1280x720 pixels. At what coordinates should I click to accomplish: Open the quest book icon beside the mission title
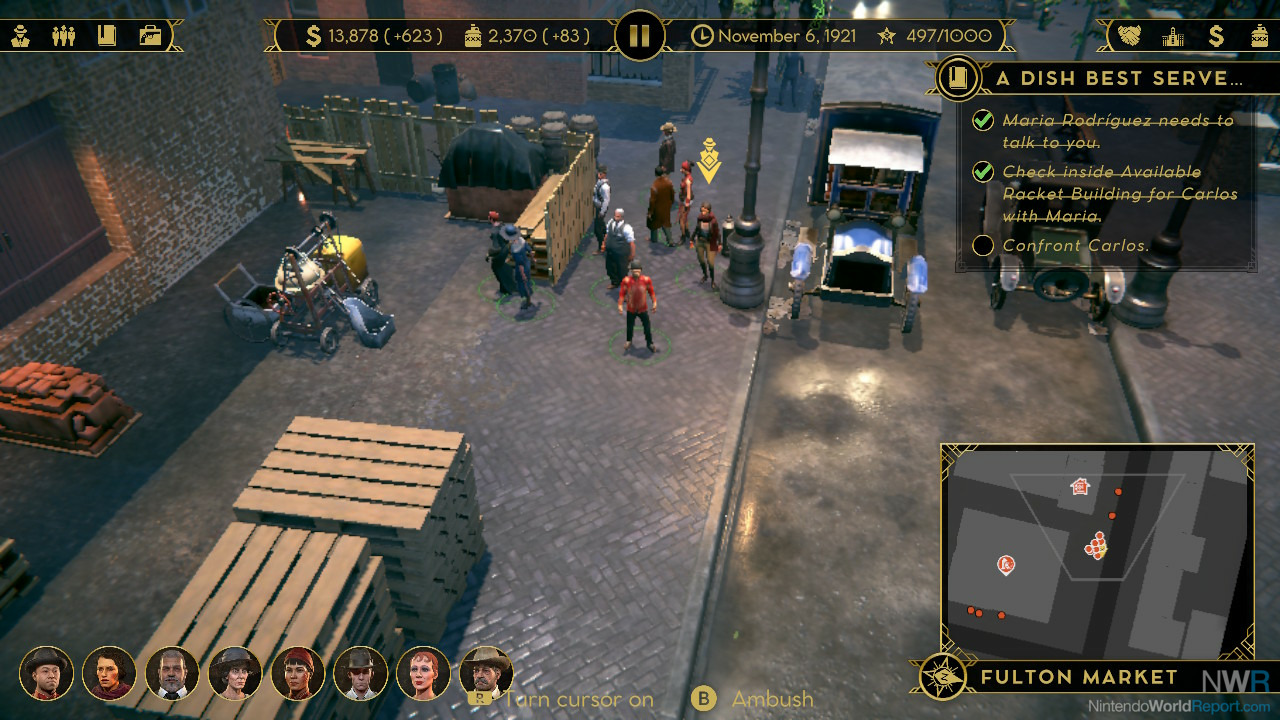tap(959, 78)
